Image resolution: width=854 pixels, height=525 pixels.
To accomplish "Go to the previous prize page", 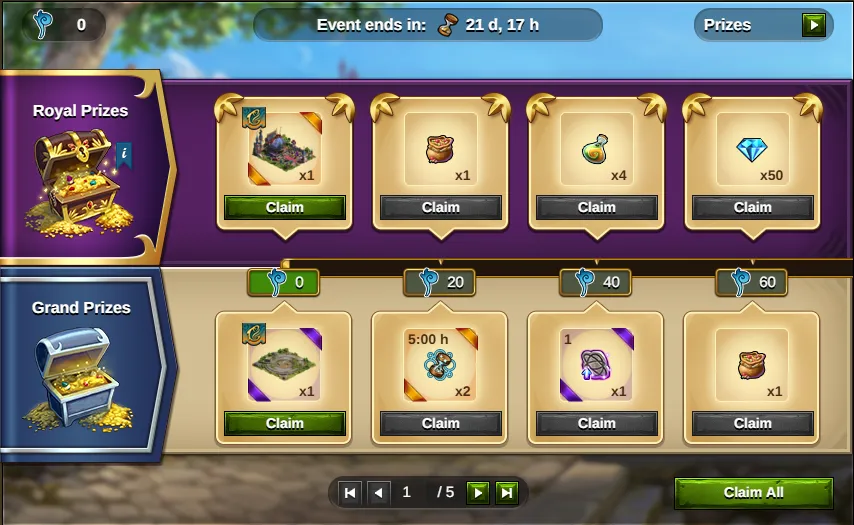I will coord(378,492).
